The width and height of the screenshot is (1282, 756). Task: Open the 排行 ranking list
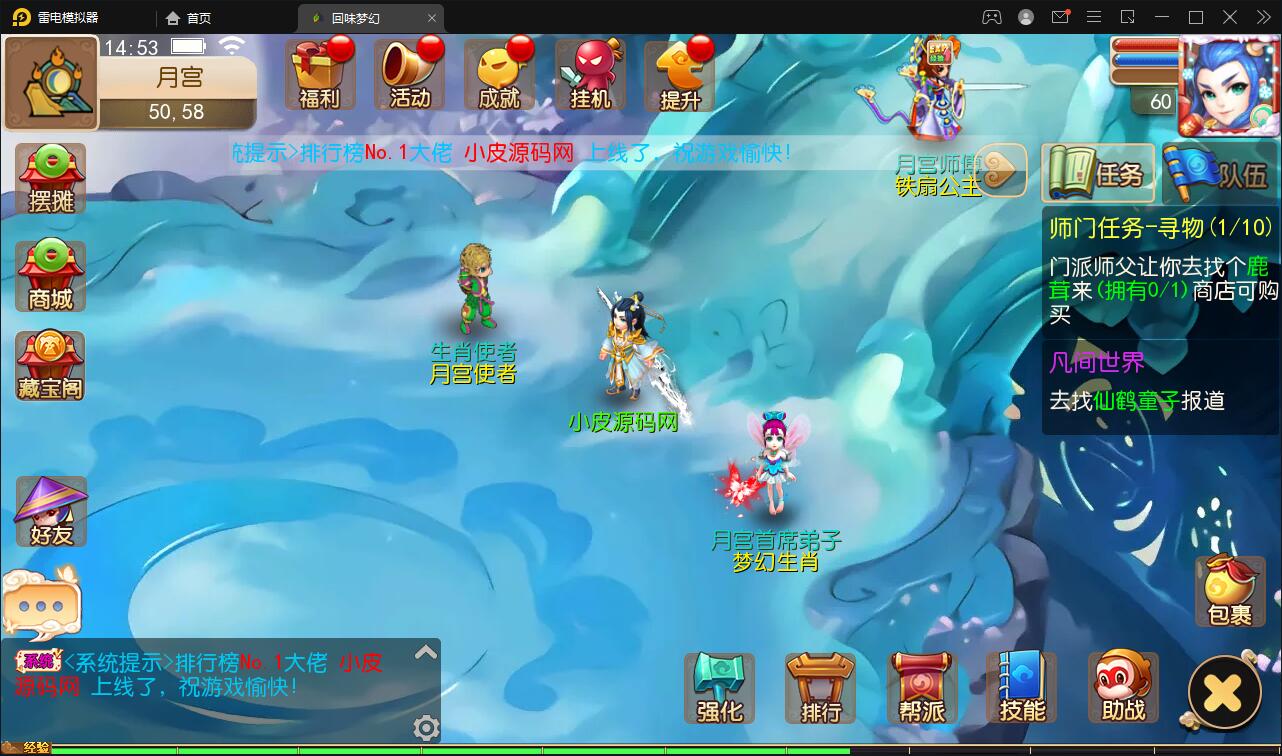coord(820,687)
